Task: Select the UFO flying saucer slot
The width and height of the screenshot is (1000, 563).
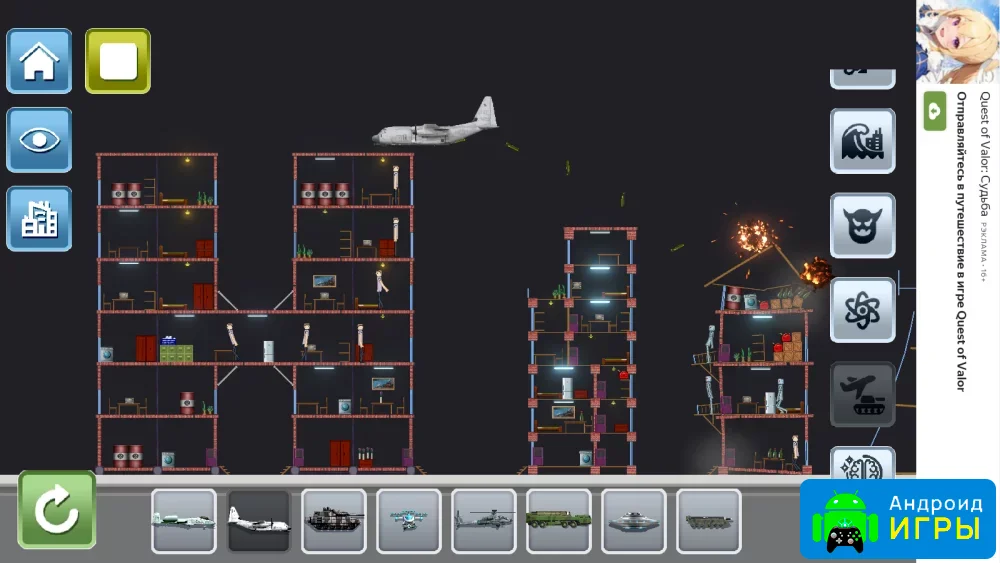Action: [634, 521]
